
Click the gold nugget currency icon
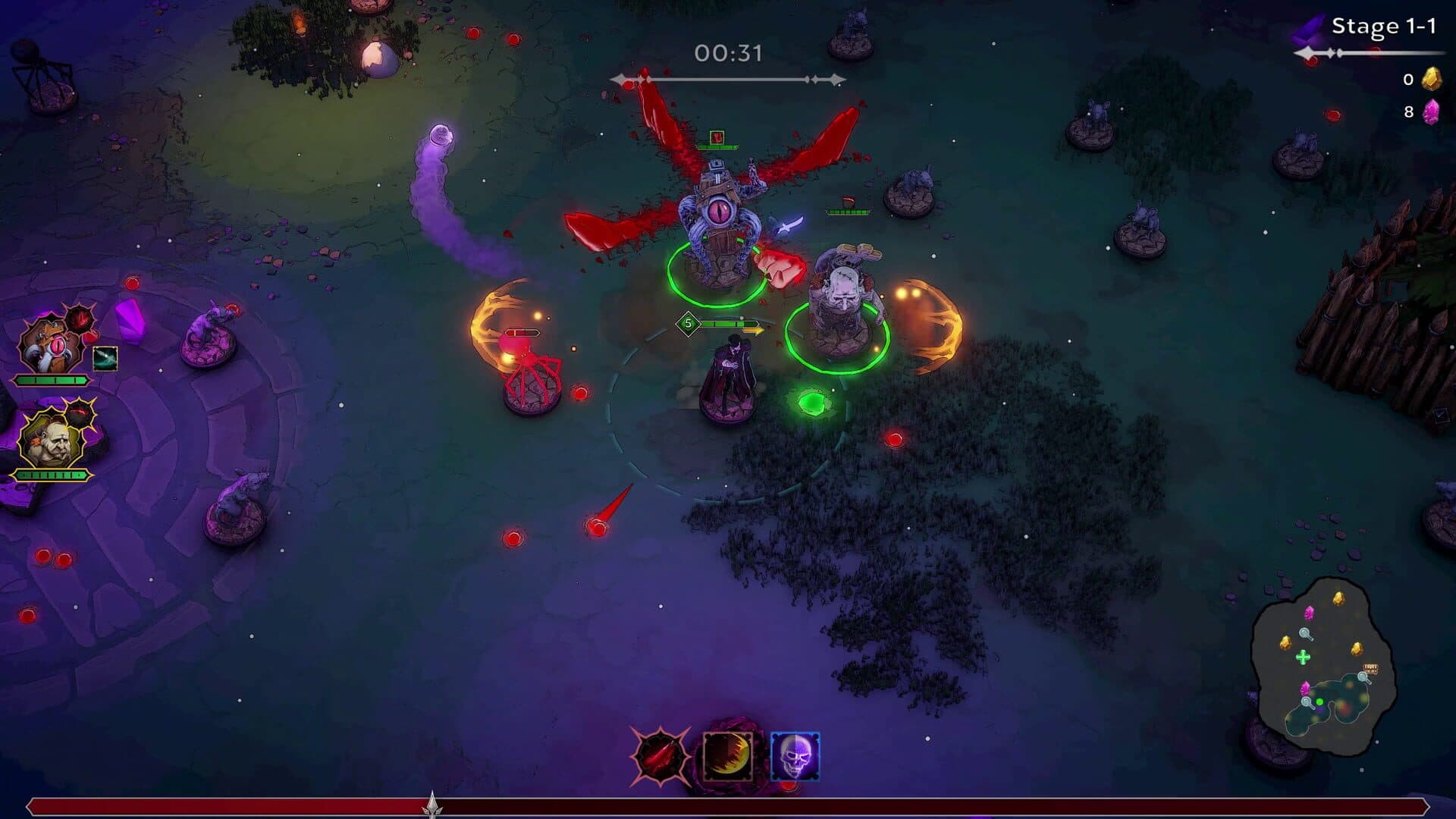[1432, 80]
